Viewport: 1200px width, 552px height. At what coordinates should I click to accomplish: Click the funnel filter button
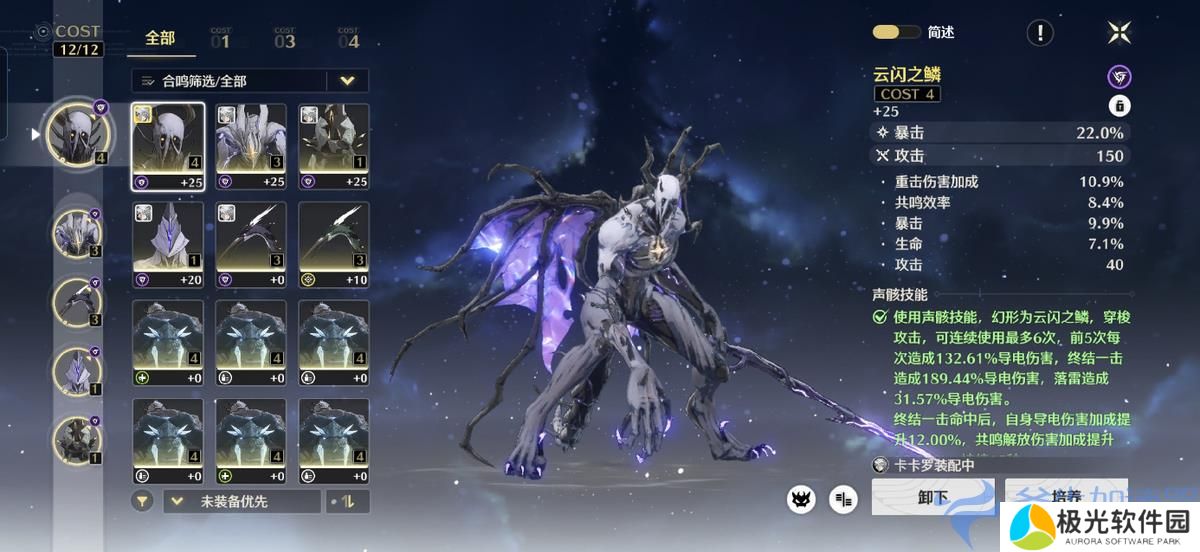[143, 501]
